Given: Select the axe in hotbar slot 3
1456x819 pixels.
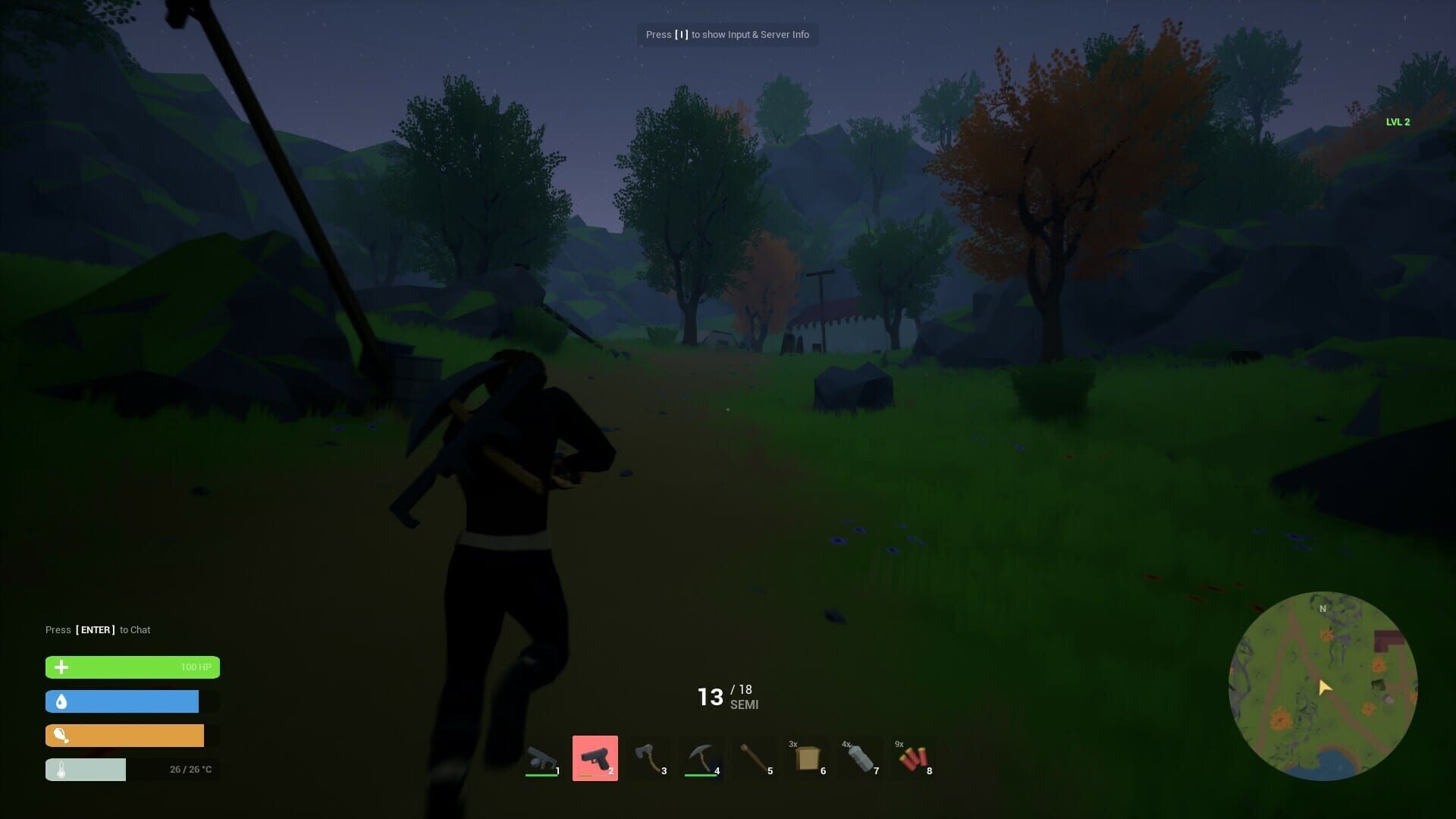Looking at the screenshot, I should (648, 758).
